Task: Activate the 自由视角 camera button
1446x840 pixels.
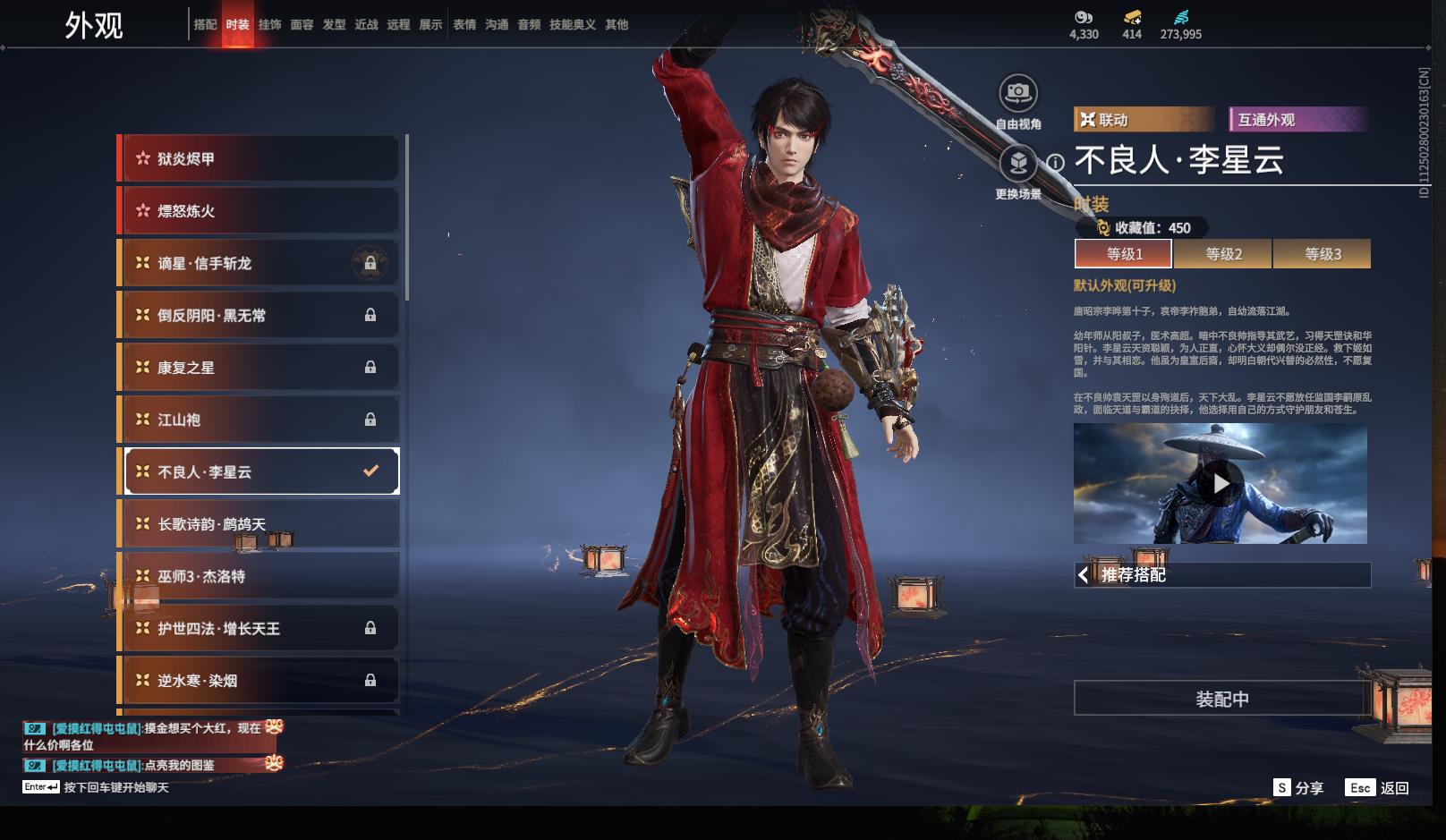Action: tap(1017, 93)
